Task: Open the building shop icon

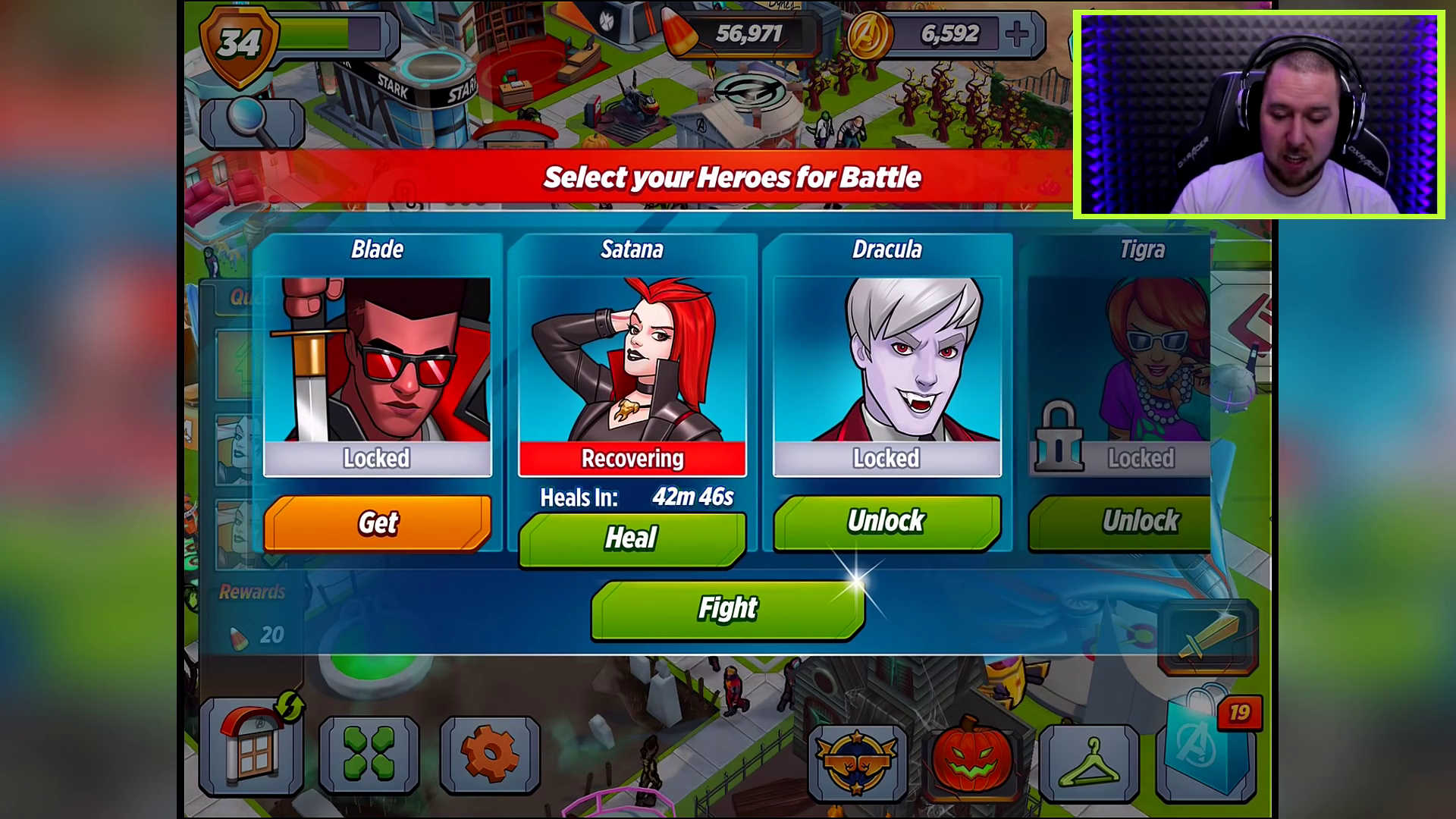Action: coord(252,747)
